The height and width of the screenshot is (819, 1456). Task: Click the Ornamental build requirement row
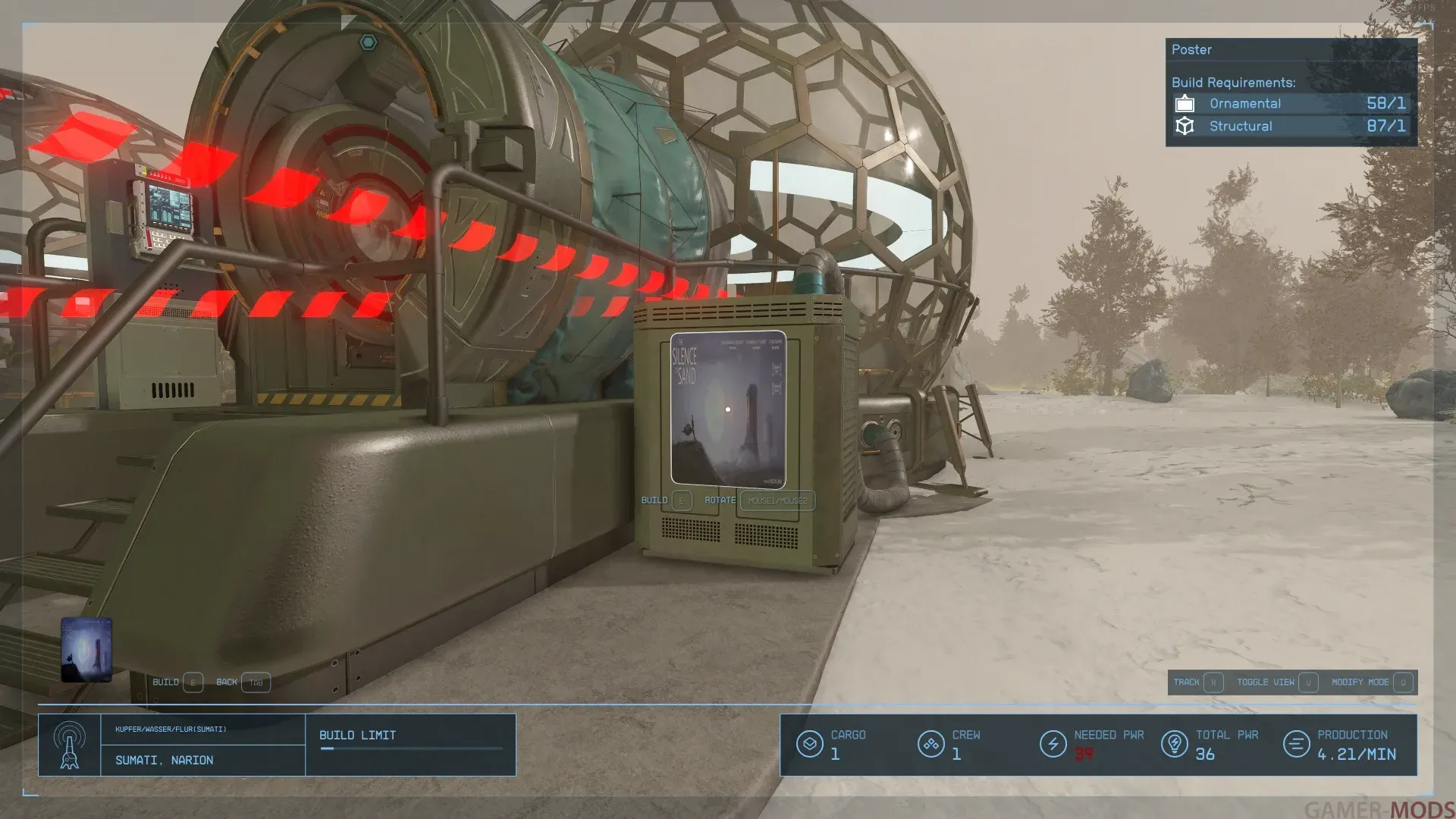(x=1291, y=104)
